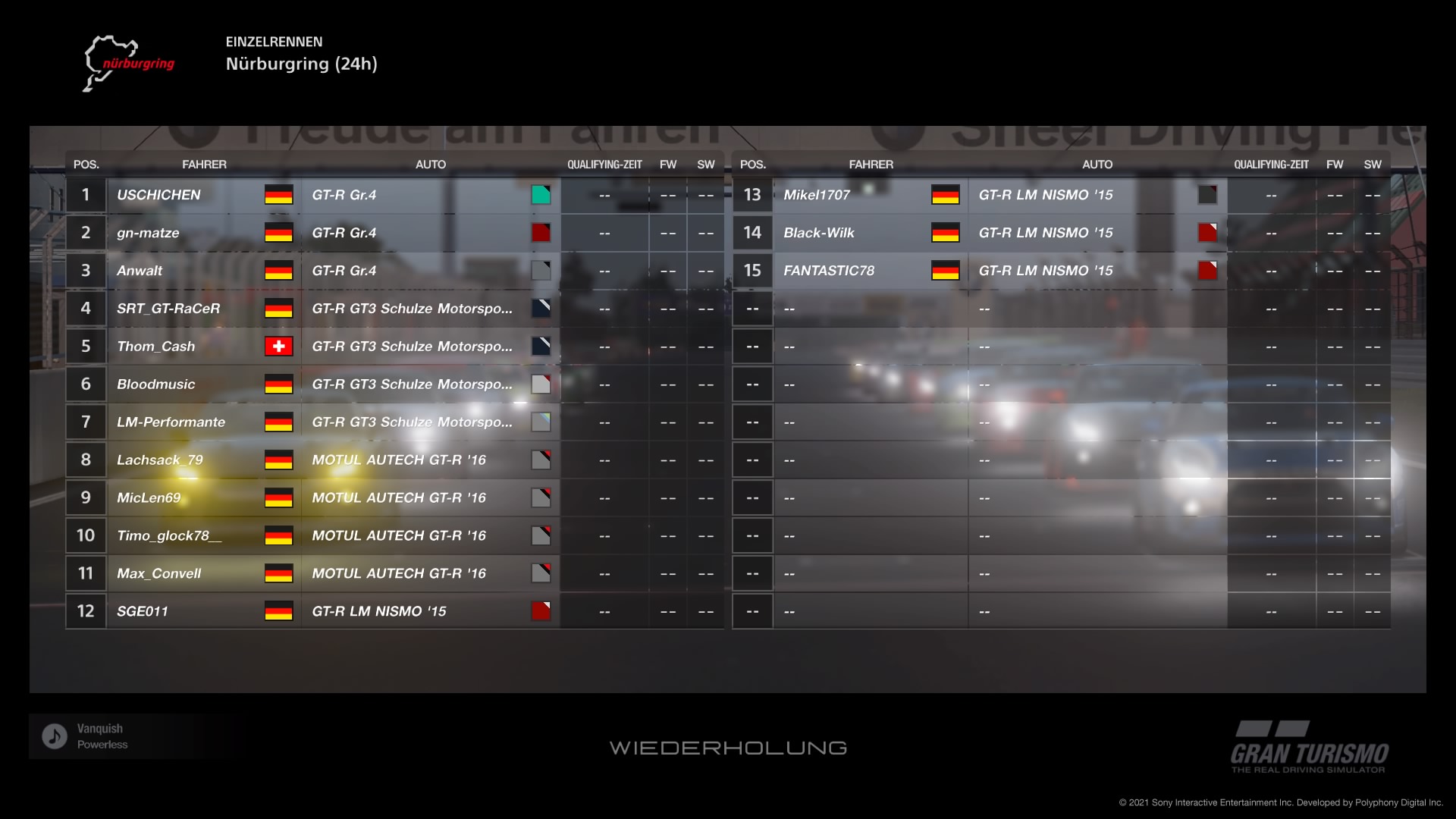The width and height of the screenshot is (1456, 819).
Task: Toggle the row for Bloodmusic
Action: pos(379,384)
